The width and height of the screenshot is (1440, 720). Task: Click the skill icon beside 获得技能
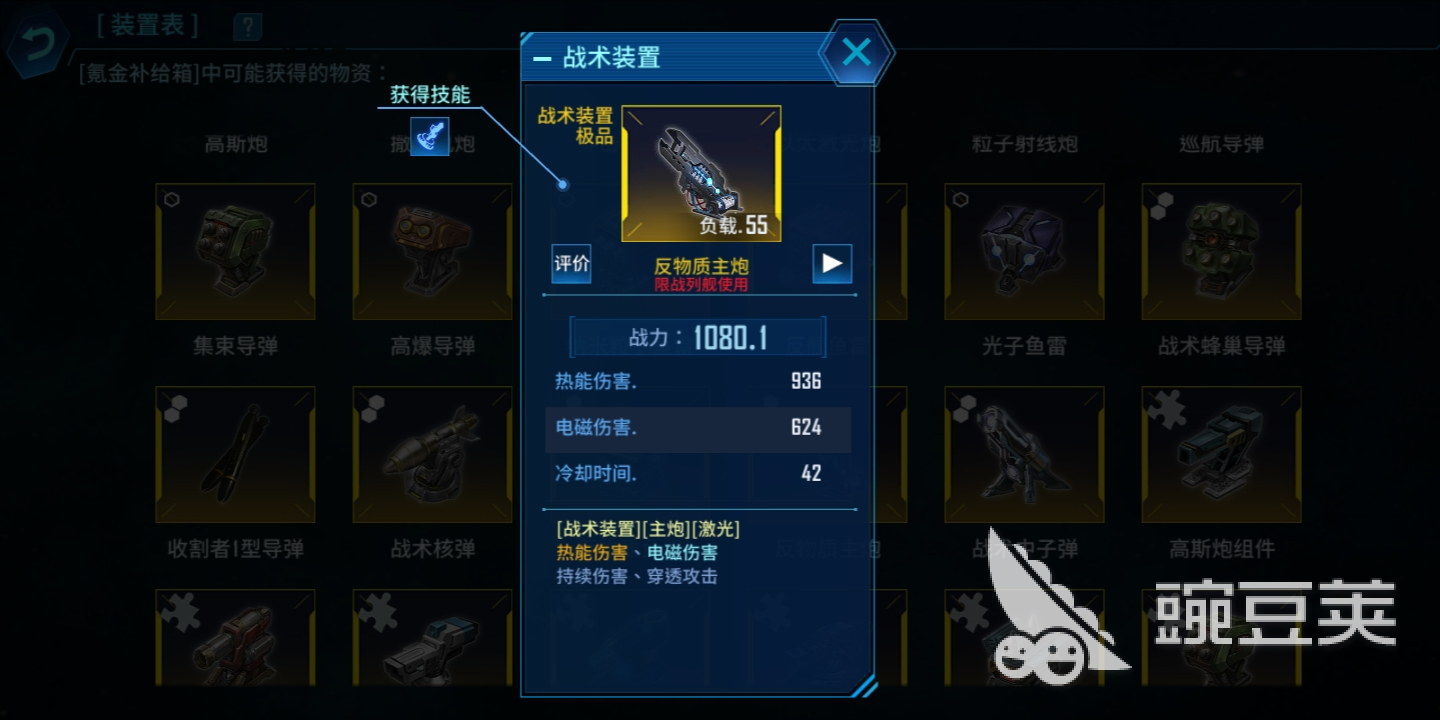click(x=430, y=137)
